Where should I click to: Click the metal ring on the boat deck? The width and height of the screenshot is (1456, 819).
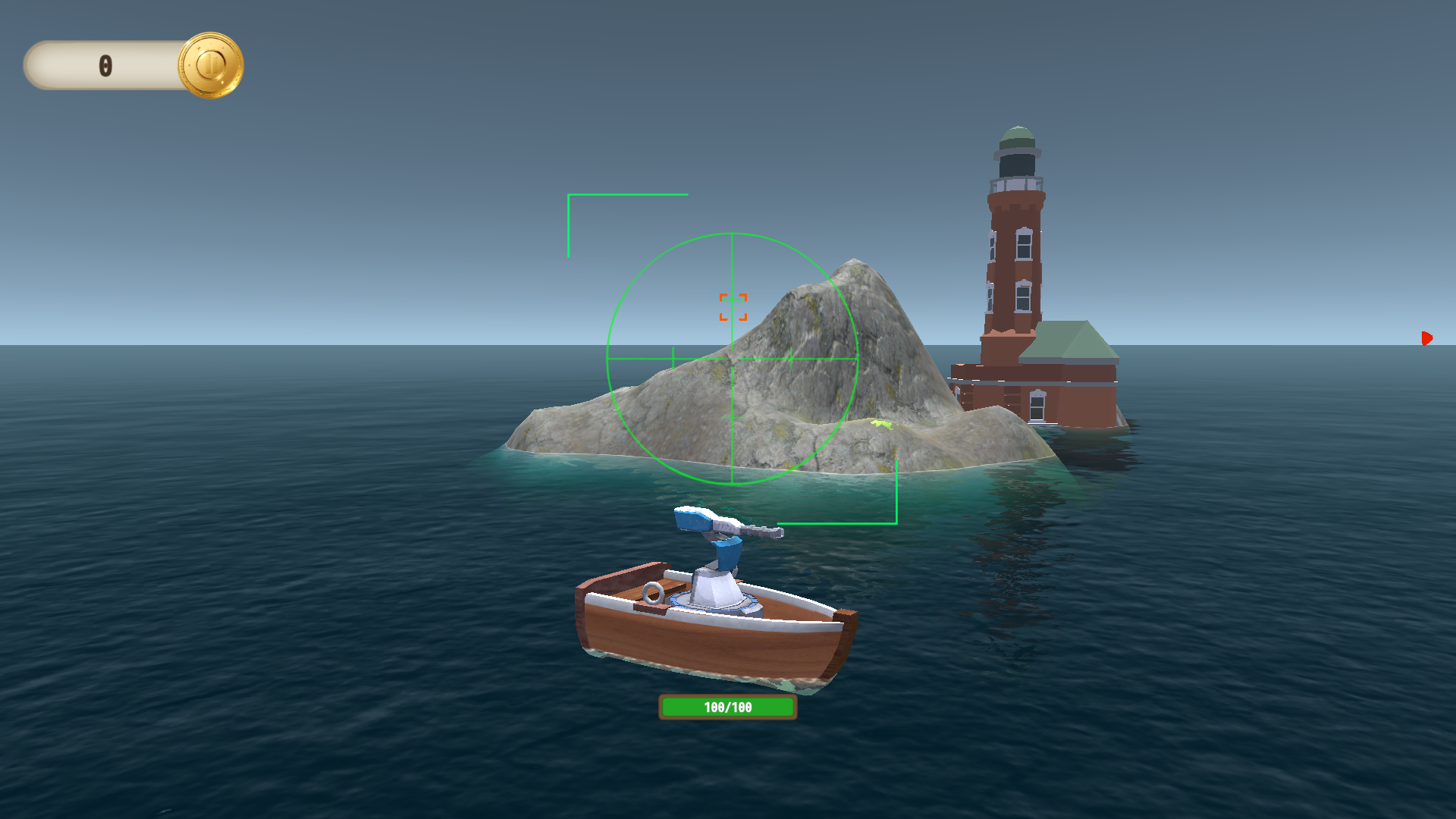click(654, 592)
